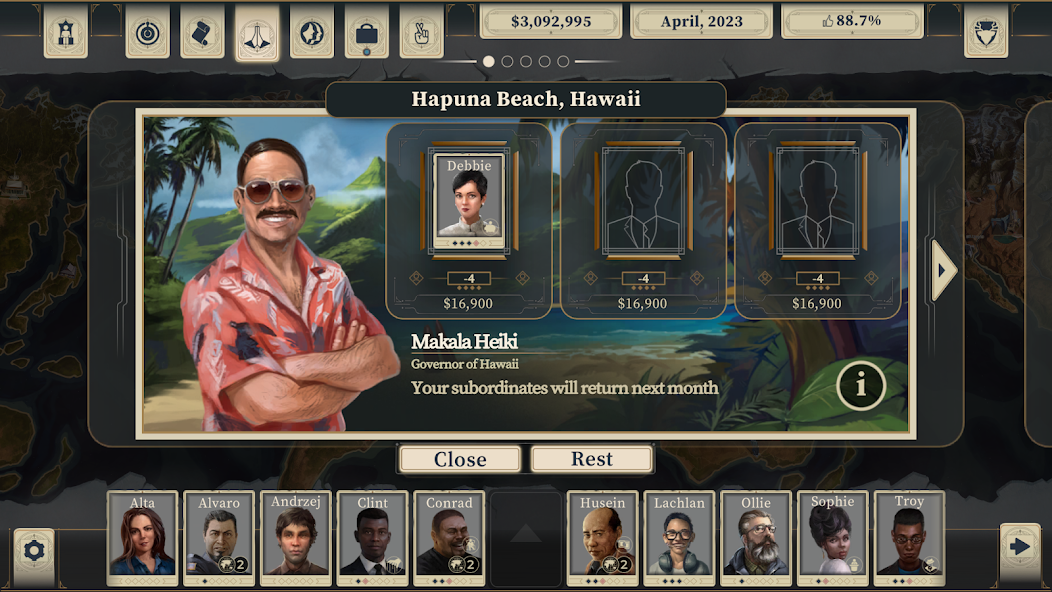
Task: Switch to the crossed fingers tab
Action: coord(421,35)
